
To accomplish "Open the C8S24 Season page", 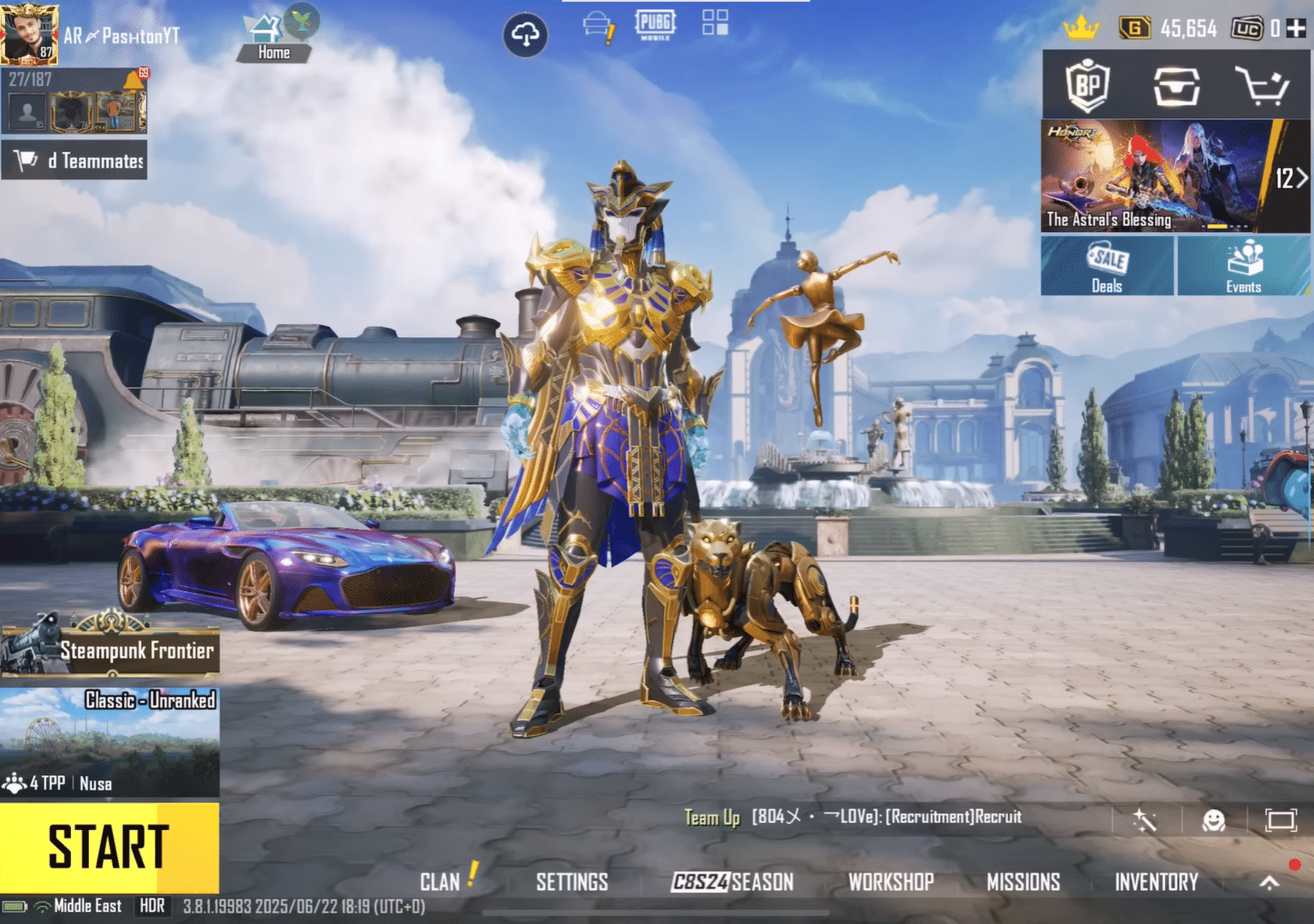I will 732,882.
